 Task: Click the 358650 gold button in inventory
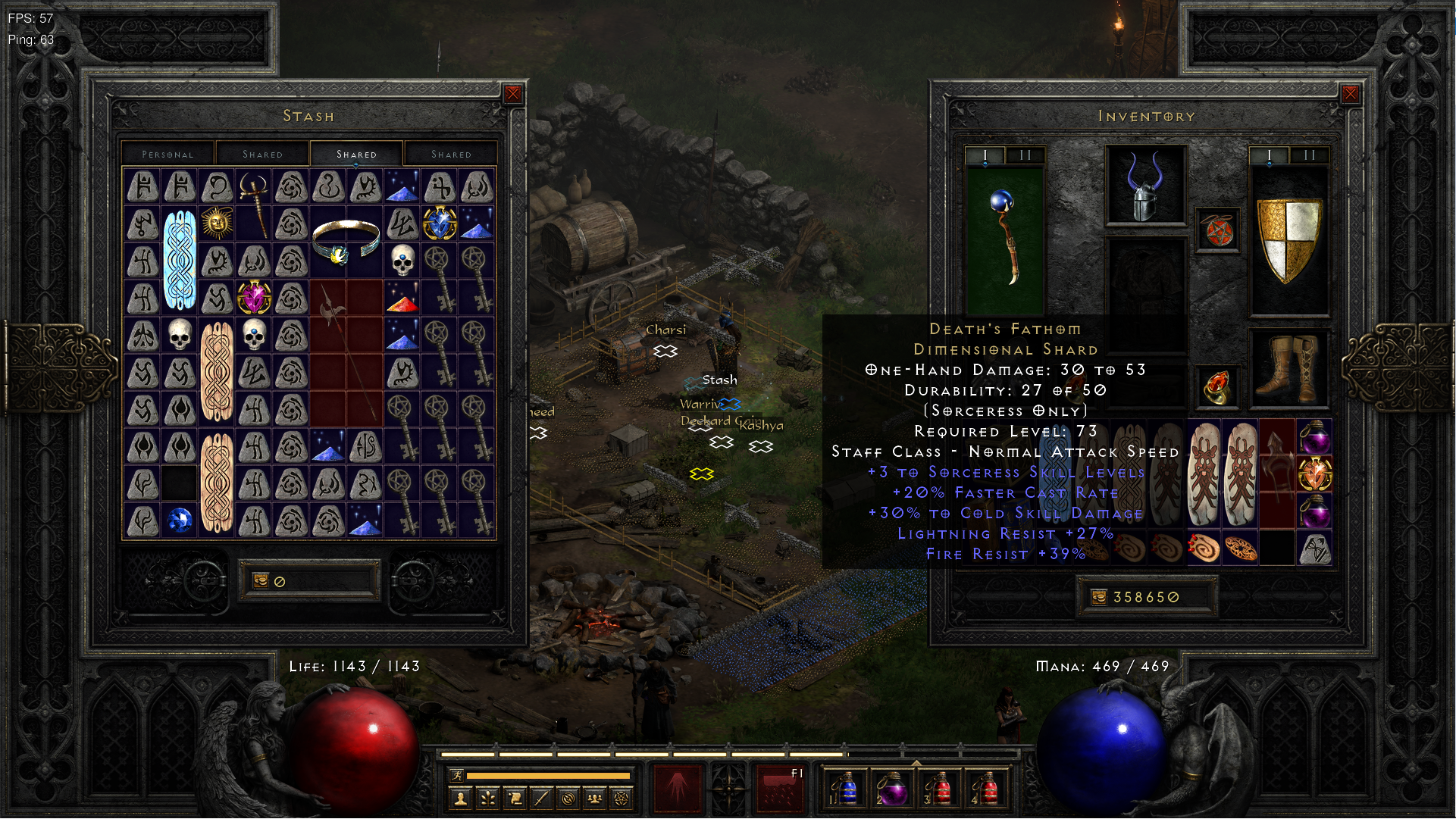click(1148, 597)
